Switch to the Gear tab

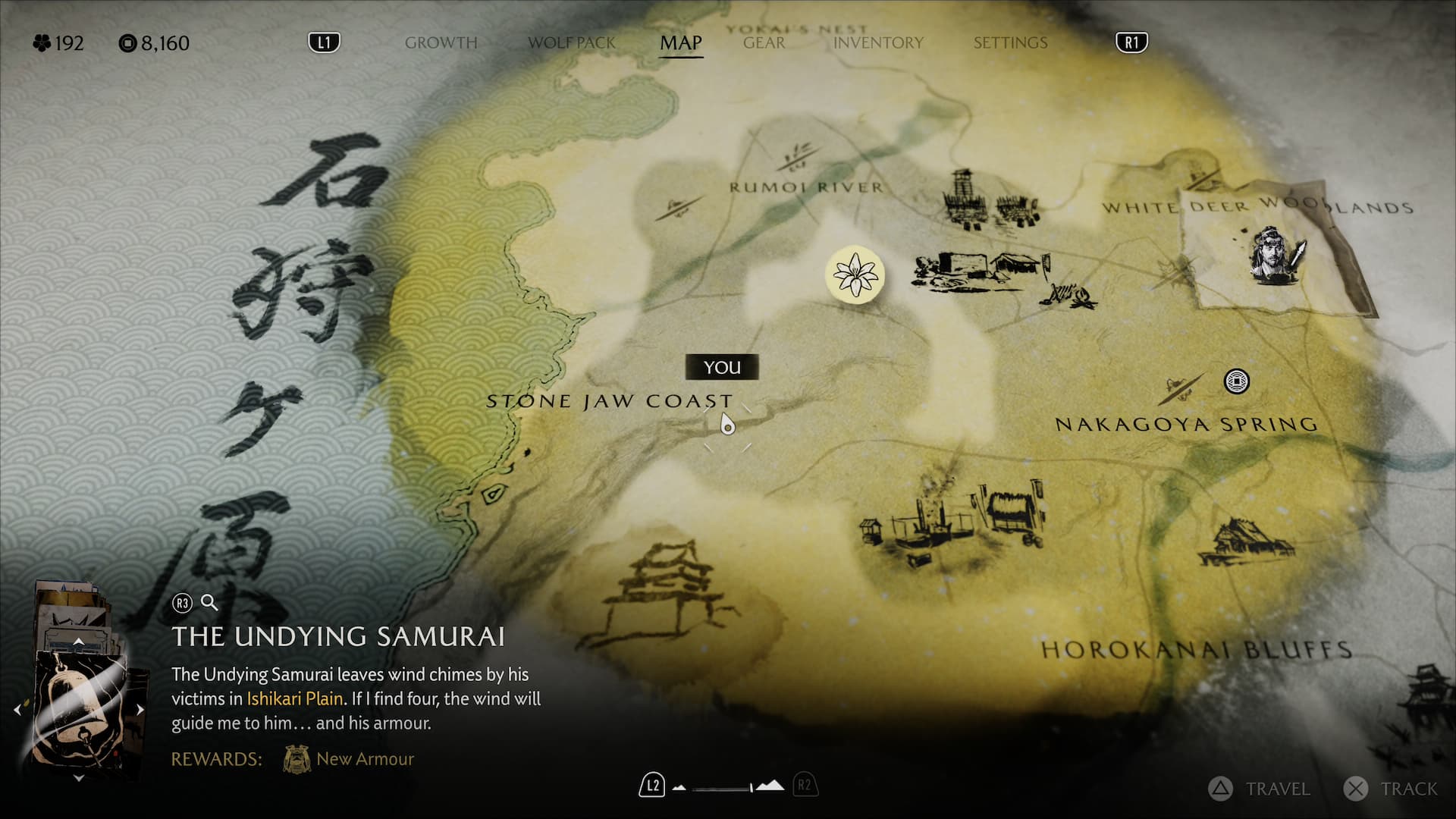point(764,43)
